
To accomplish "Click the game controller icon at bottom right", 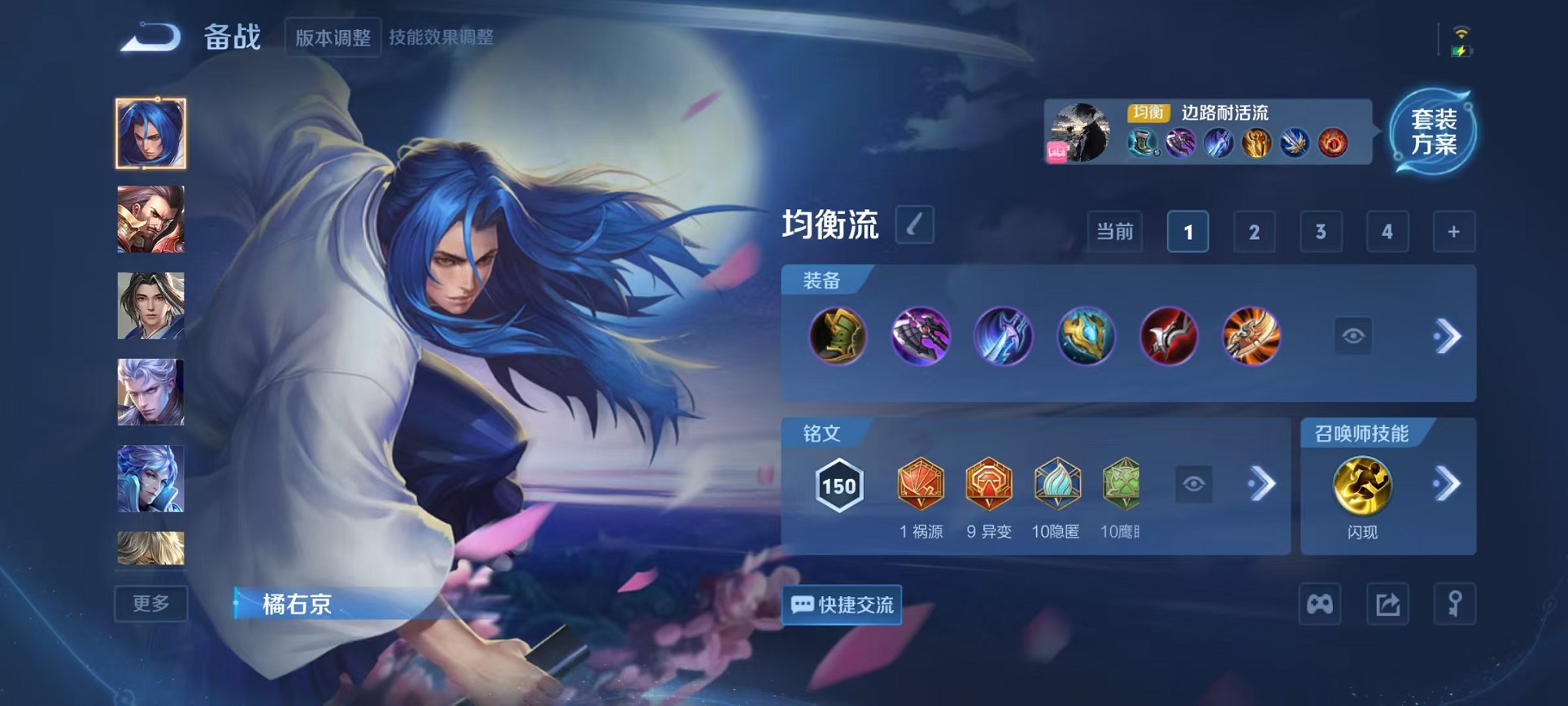I will point(1320,604).
